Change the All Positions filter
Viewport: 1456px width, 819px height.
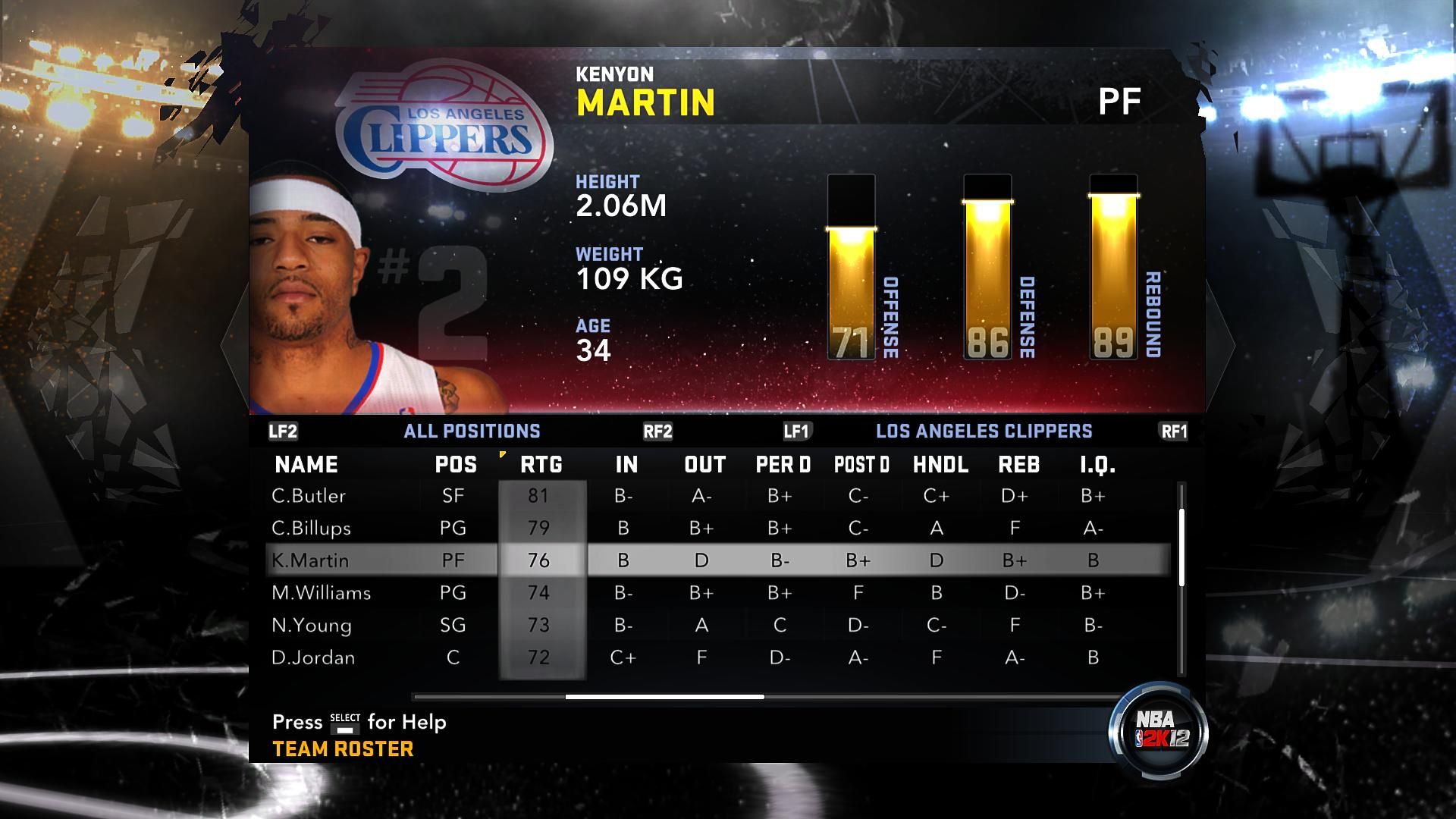[x=472, y=431]
